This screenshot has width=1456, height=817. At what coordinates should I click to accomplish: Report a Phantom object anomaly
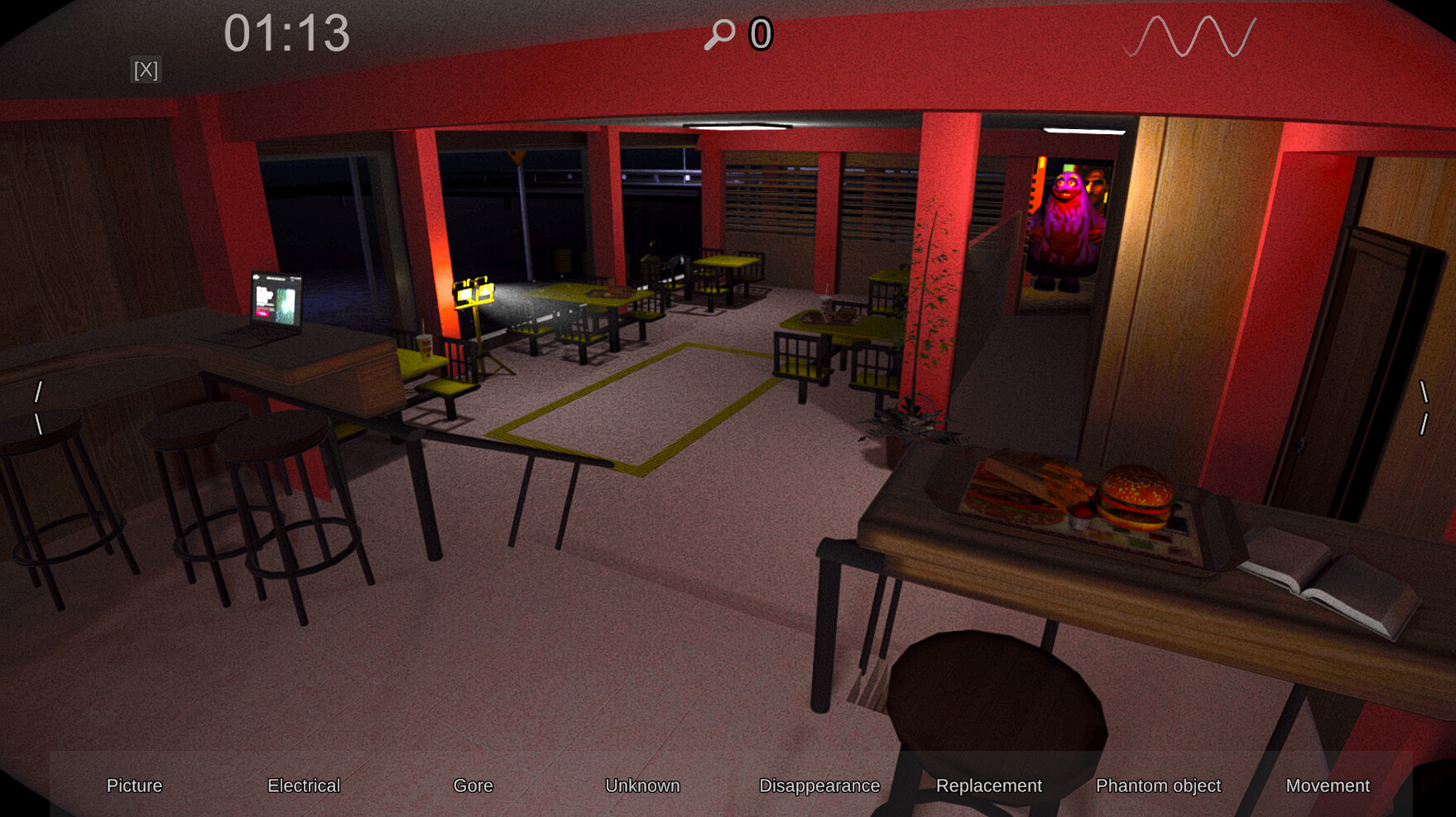pos(1159,786)
